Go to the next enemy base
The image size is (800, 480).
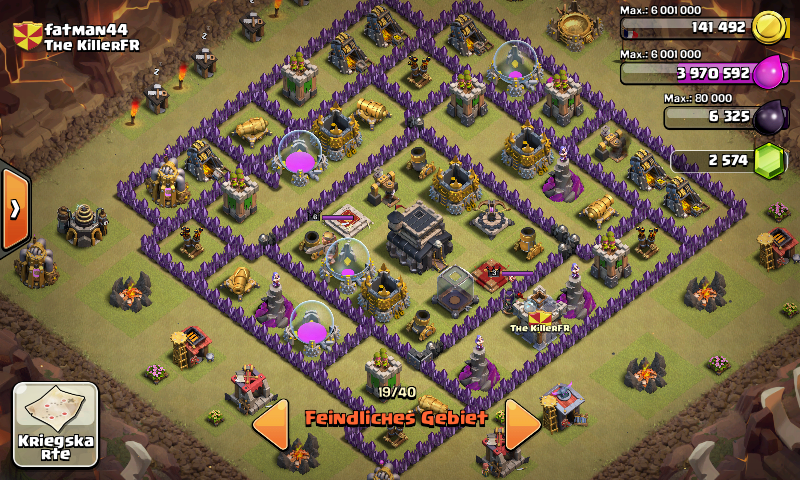coord(522,424)
